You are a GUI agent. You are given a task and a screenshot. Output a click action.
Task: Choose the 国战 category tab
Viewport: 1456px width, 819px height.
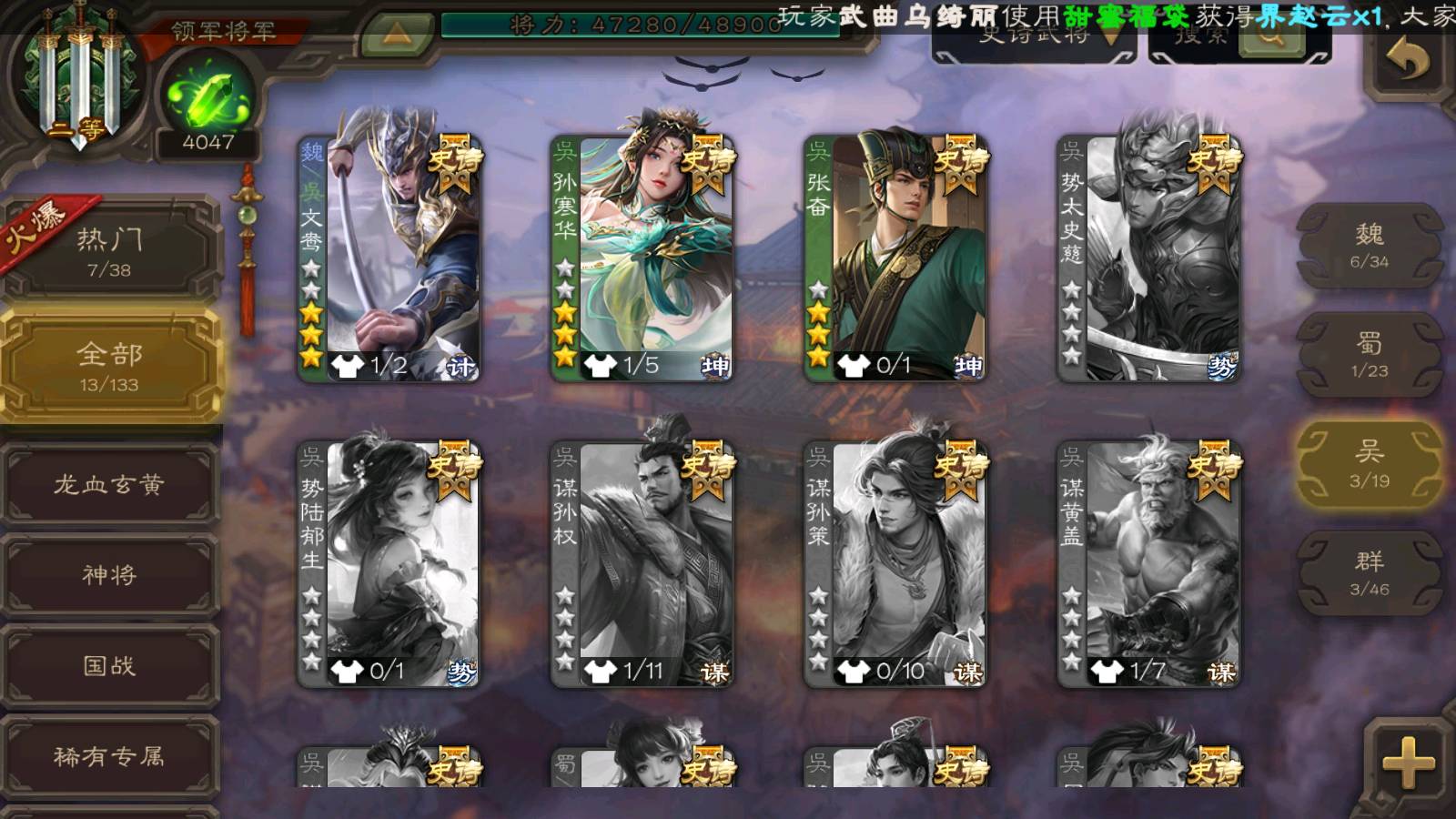[109, 665]
